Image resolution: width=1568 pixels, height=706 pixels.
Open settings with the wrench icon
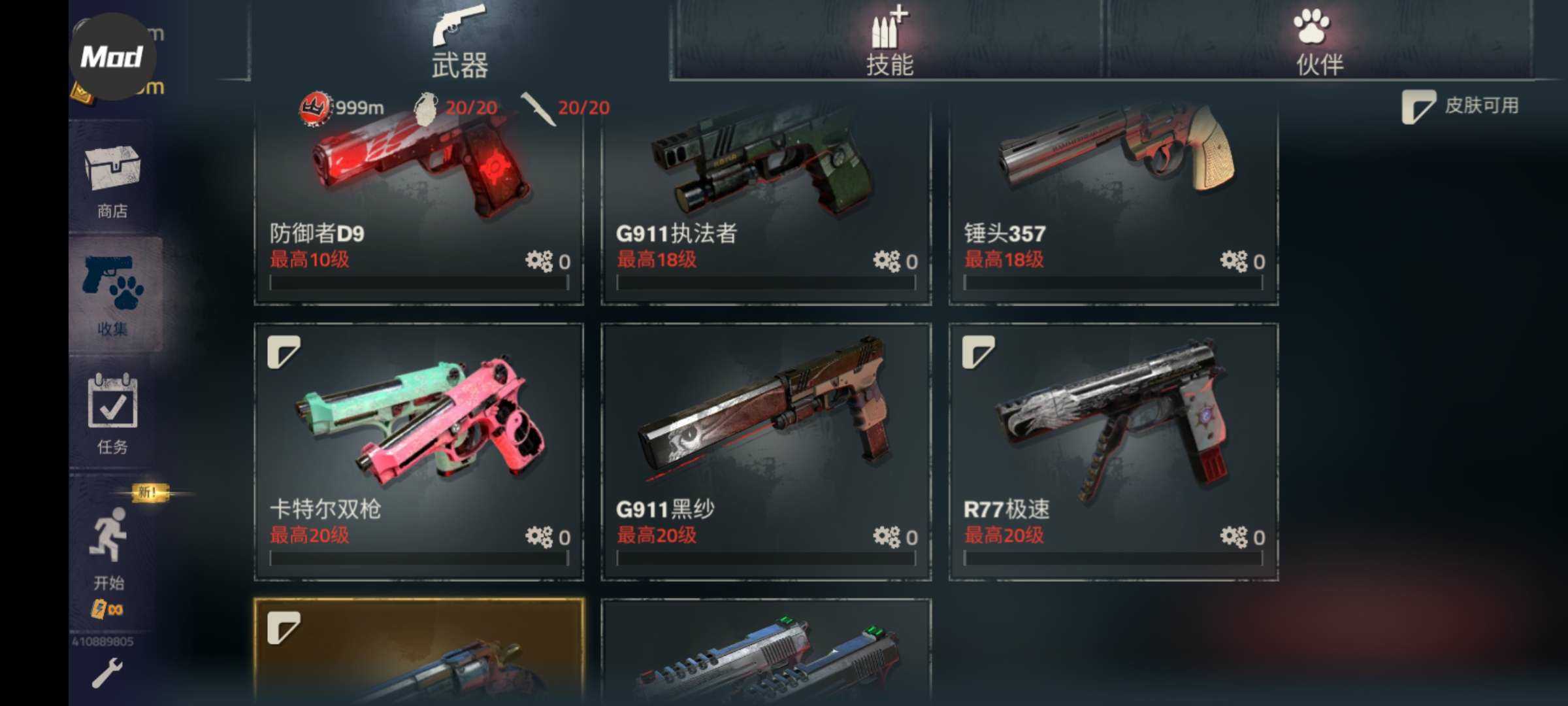pos(107,673)
